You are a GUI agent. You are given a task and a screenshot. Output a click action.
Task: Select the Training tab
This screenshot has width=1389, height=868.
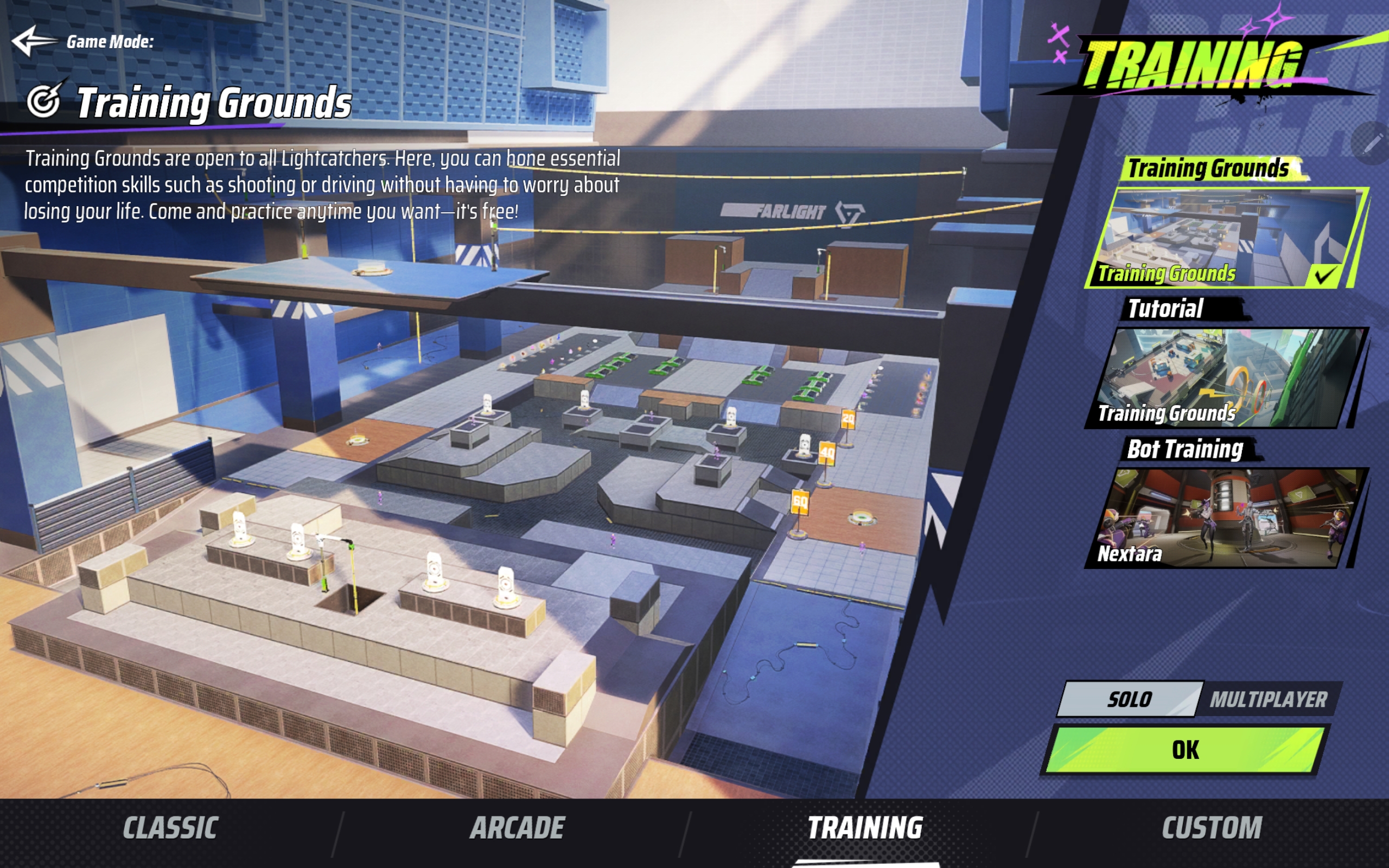[865, 828]
